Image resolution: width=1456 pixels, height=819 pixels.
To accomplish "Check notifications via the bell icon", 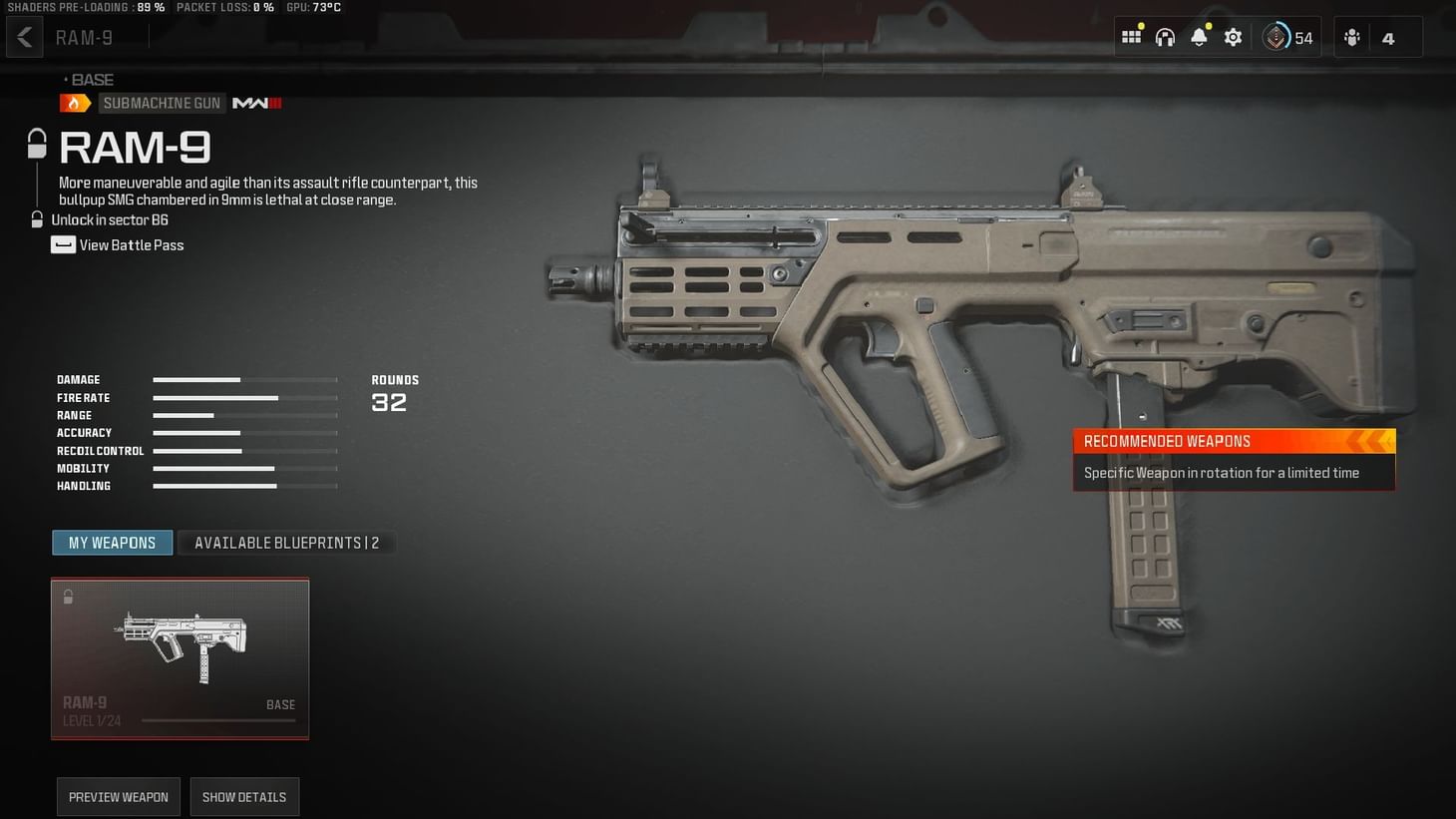I will pos(1199,36).
